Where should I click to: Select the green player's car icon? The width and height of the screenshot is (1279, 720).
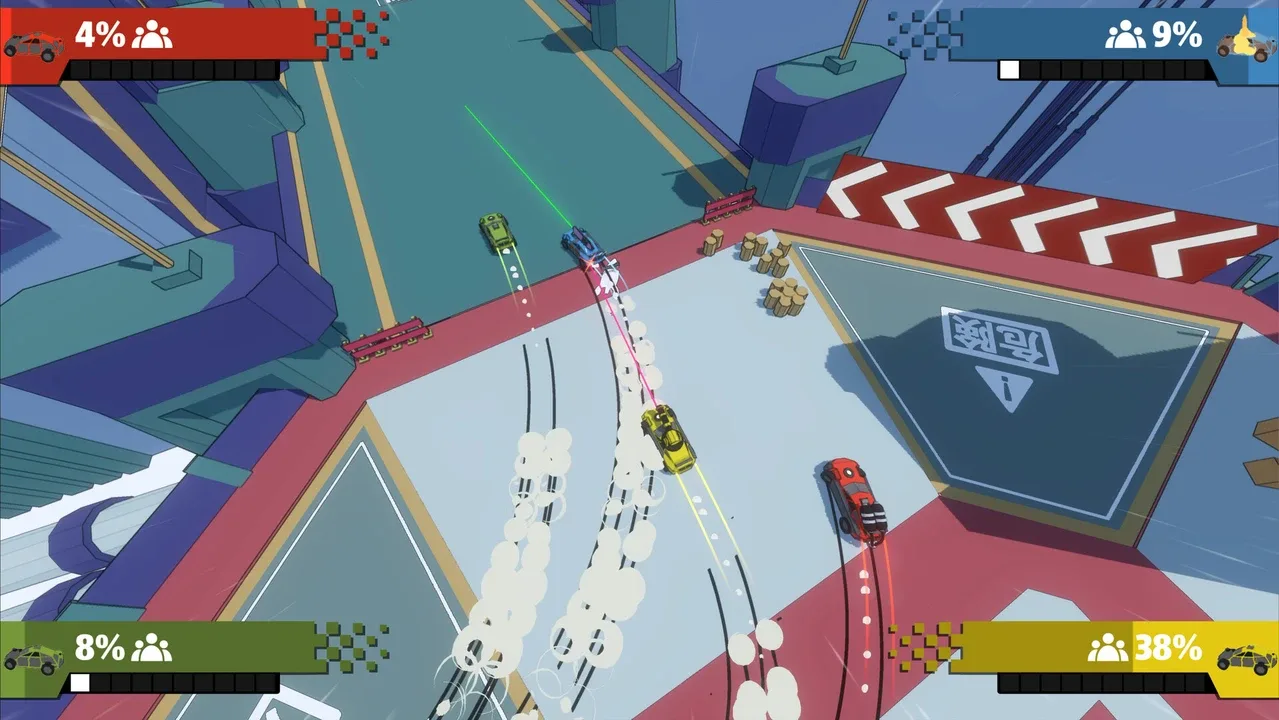tap(34, 658)
